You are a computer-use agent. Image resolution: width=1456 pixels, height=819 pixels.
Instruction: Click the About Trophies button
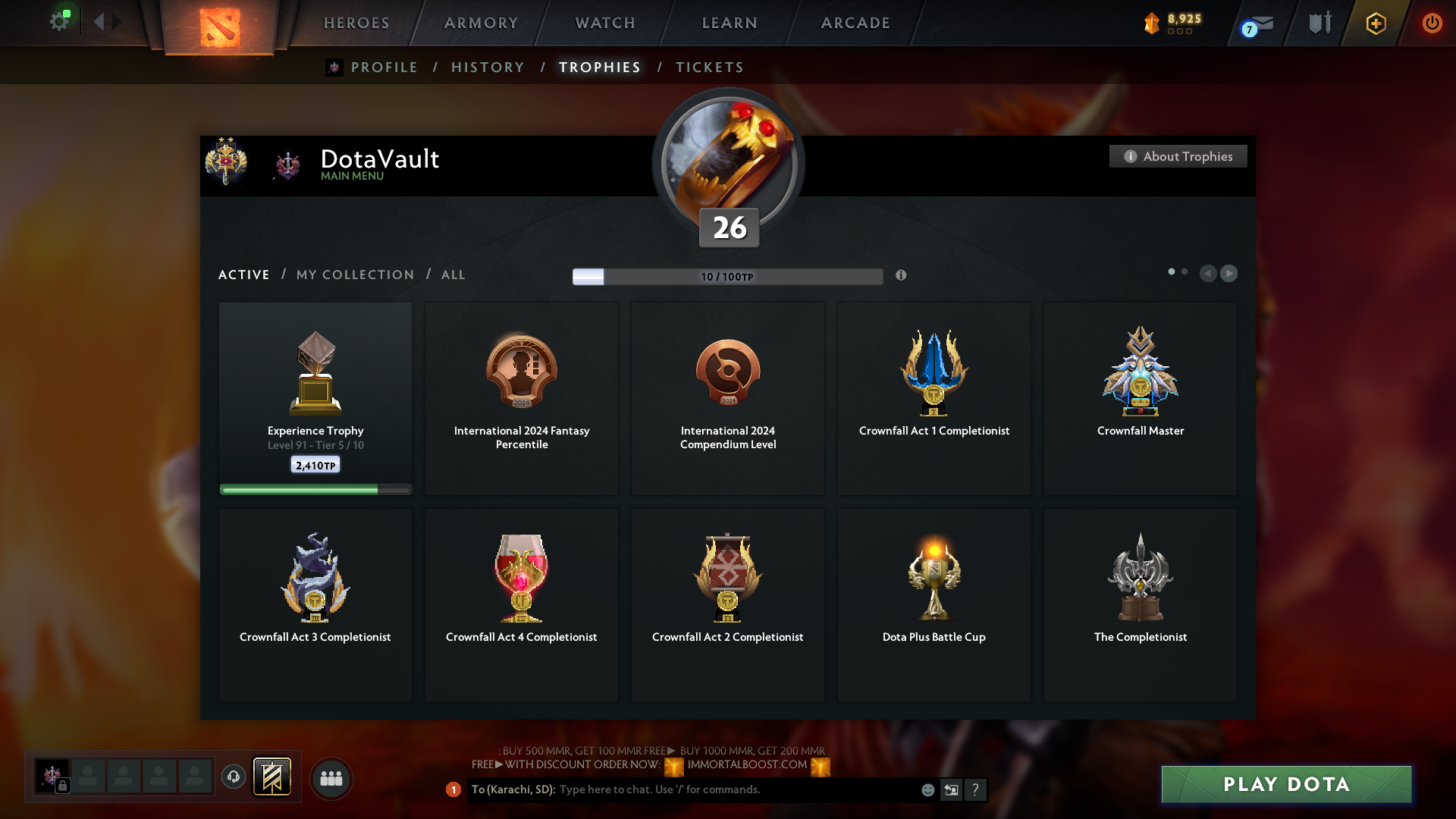point(1178,156)
